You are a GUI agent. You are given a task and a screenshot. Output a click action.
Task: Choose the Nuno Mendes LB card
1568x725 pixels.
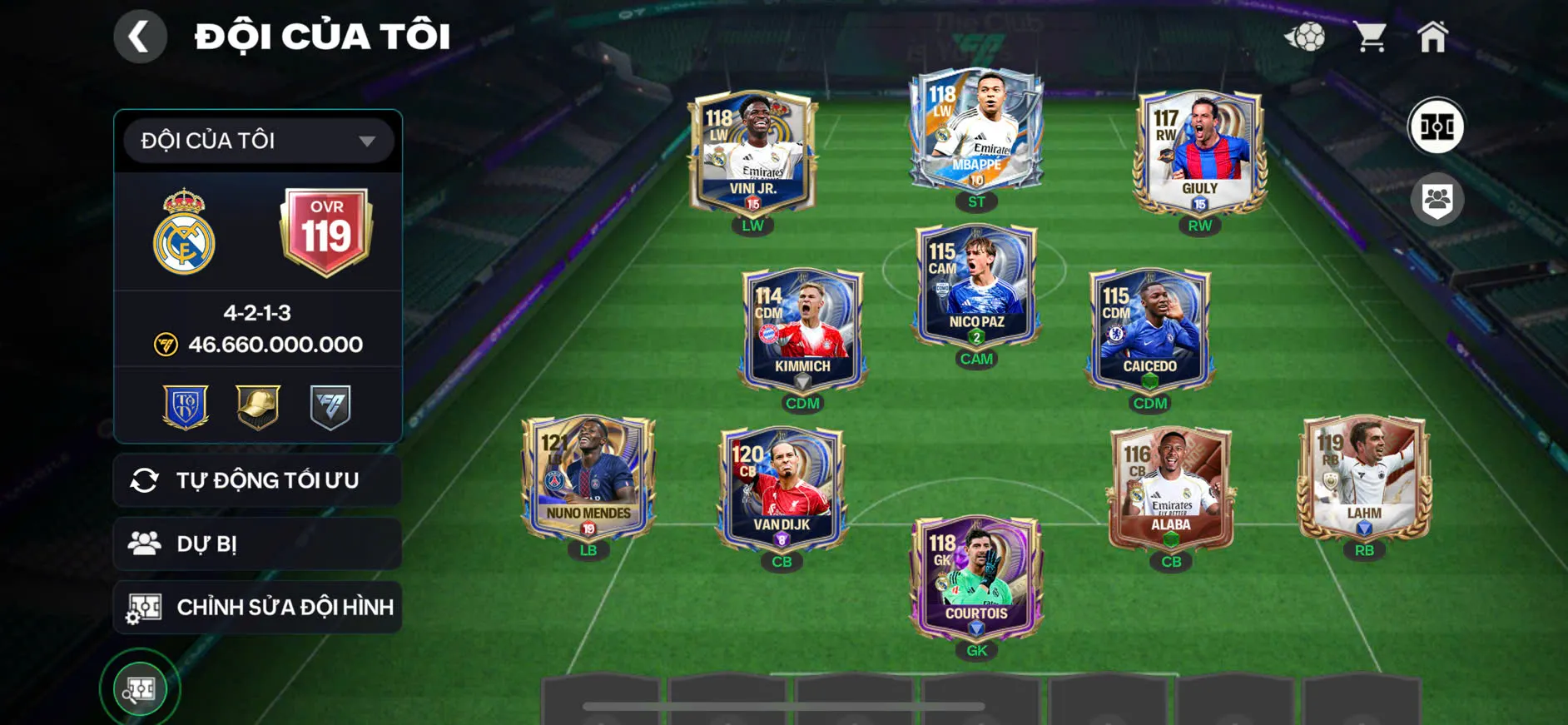click(x=588, y=479)
